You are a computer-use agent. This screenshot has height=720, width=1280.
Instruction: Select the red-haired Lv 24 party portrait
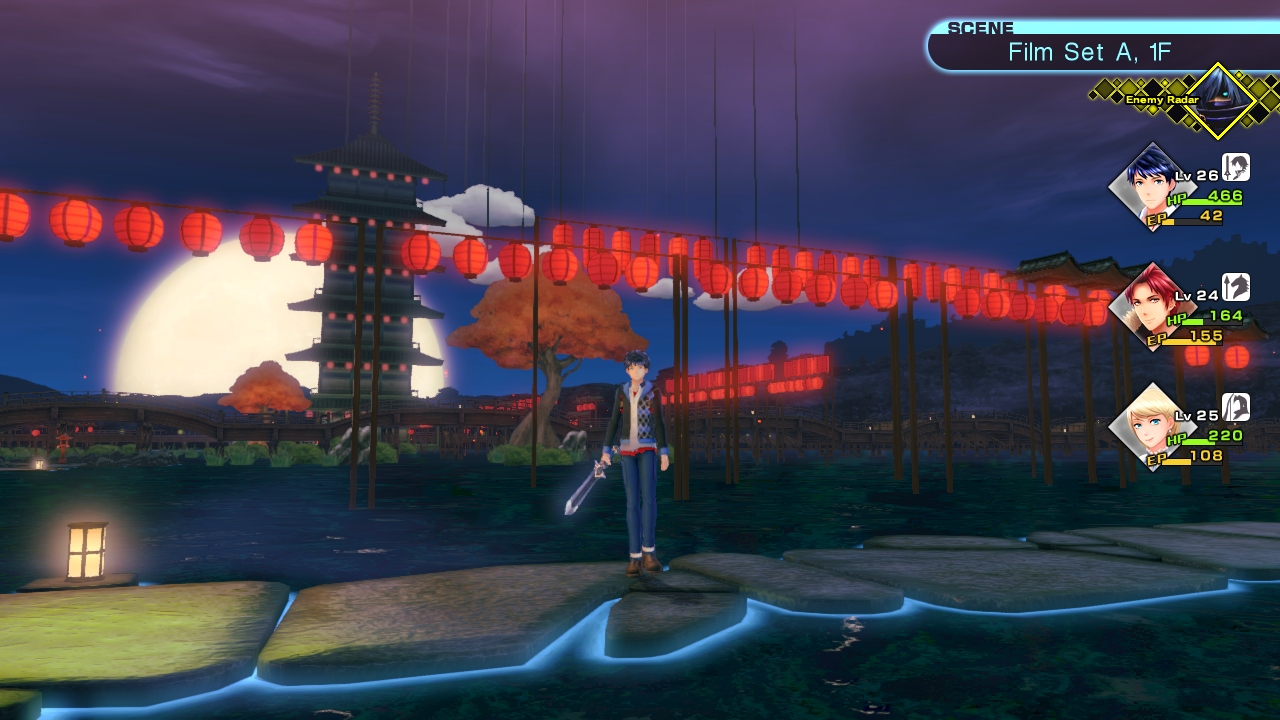(x=1151, y=307)
